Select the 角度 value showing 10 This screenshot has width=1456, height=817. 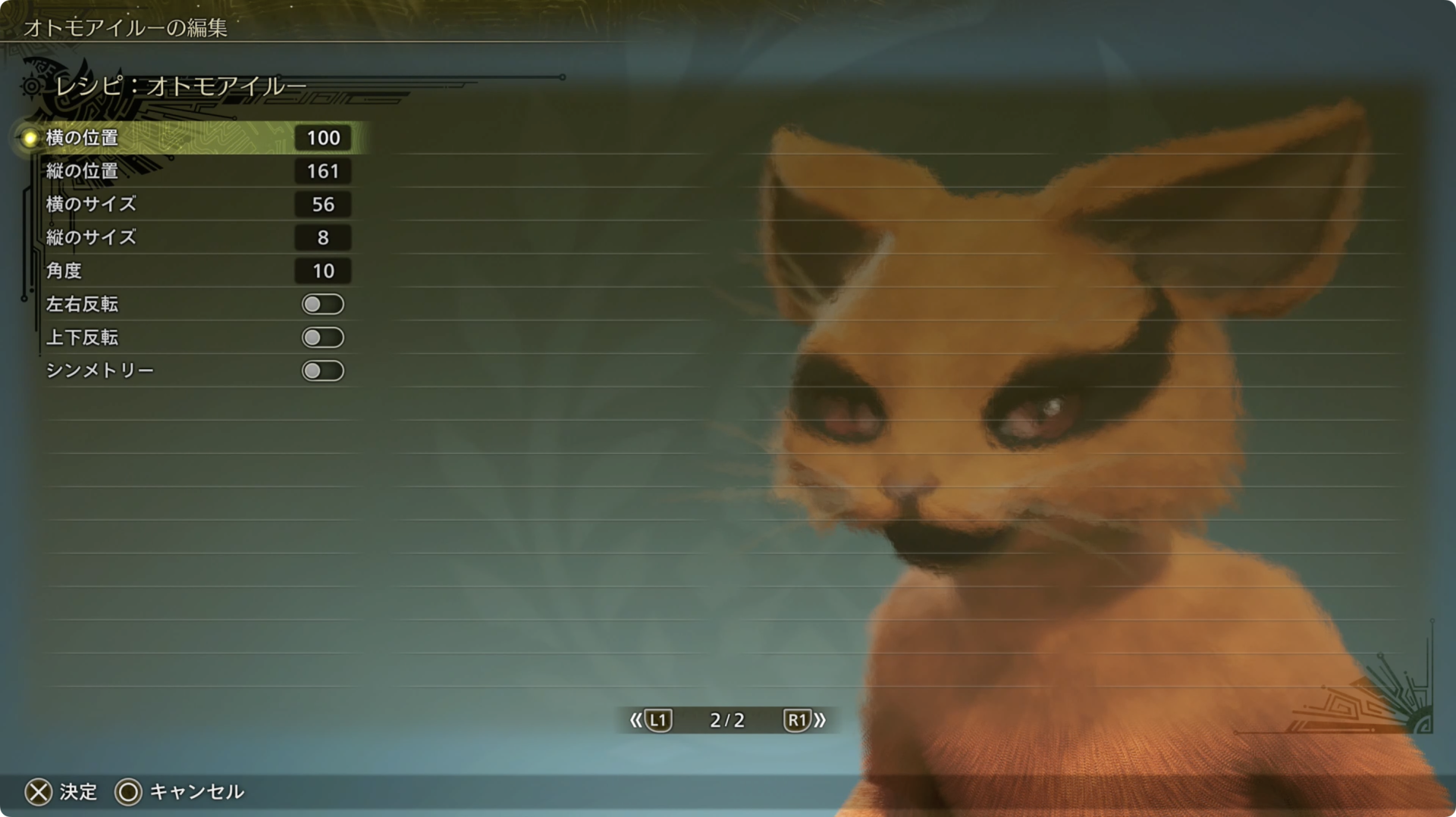pos(323,271)
